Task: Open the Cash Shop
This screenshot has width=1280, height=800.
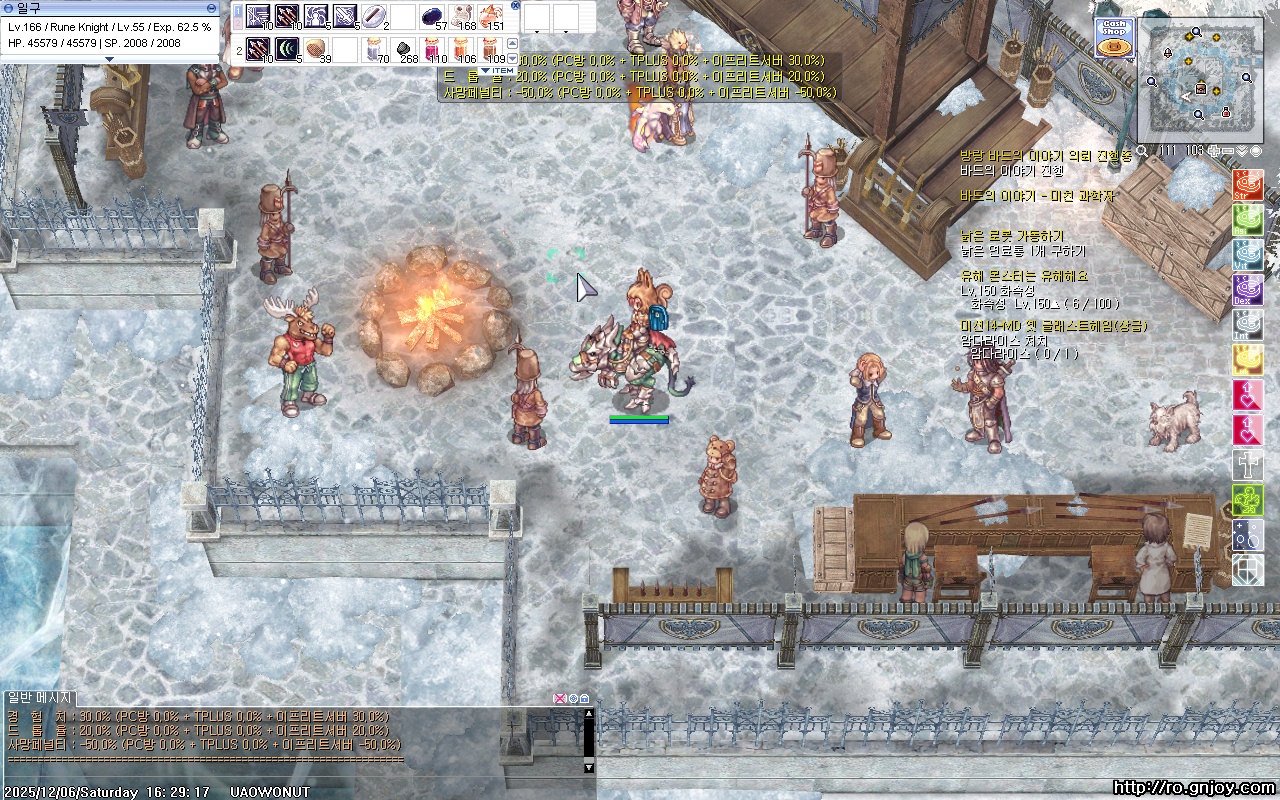Action: (x=1114, y=38)
